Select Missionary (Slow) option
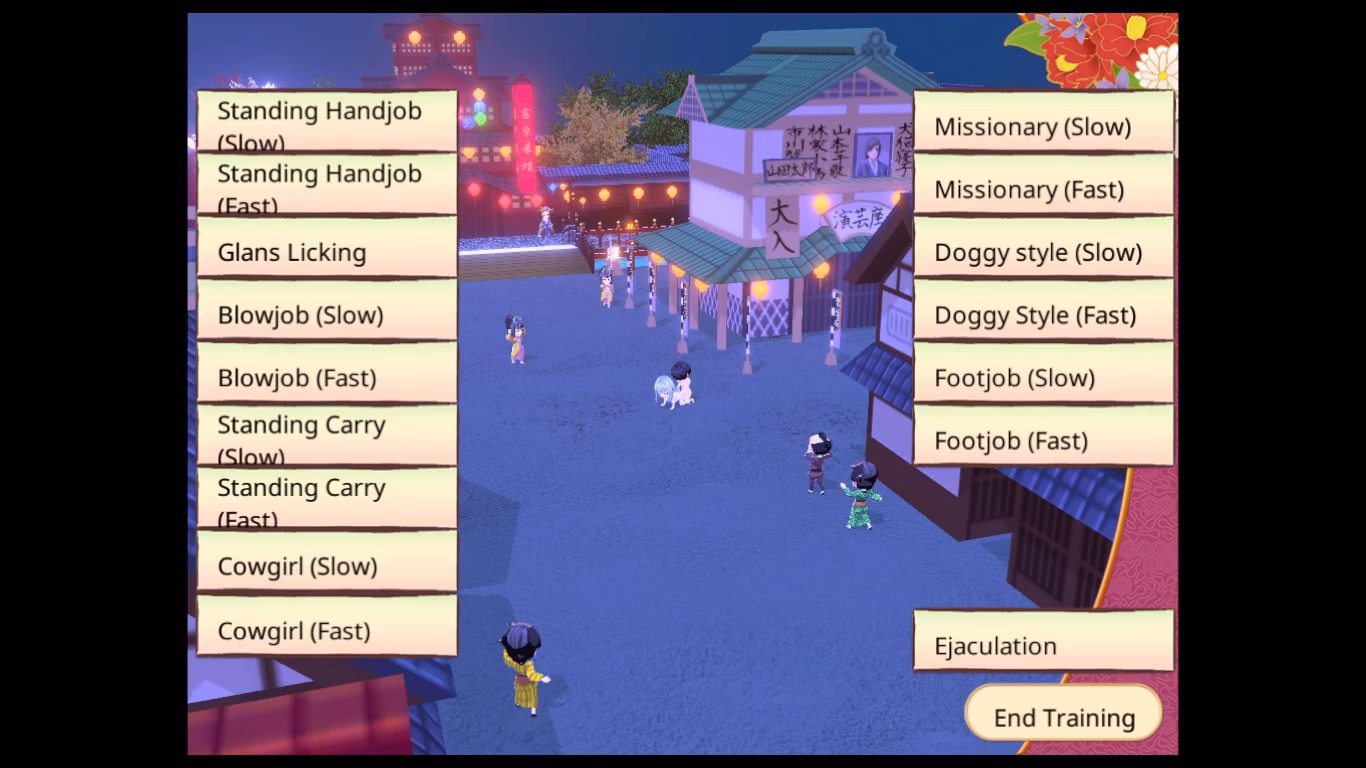This screenshot has width=1366, height=768. pyautogui.click(x=1043, y=122)
